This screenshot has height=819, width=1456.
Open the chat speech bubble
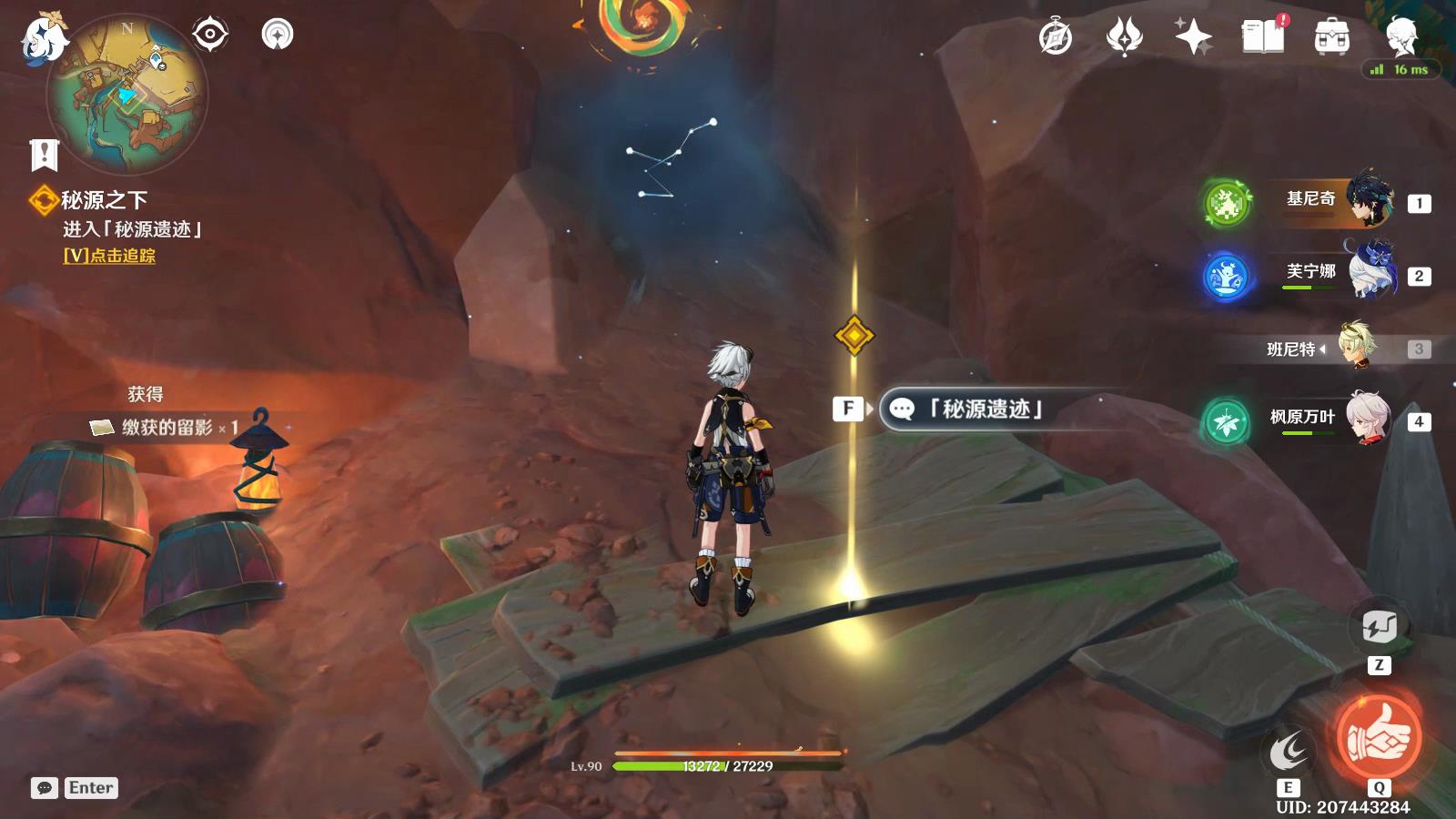point(44,788)
